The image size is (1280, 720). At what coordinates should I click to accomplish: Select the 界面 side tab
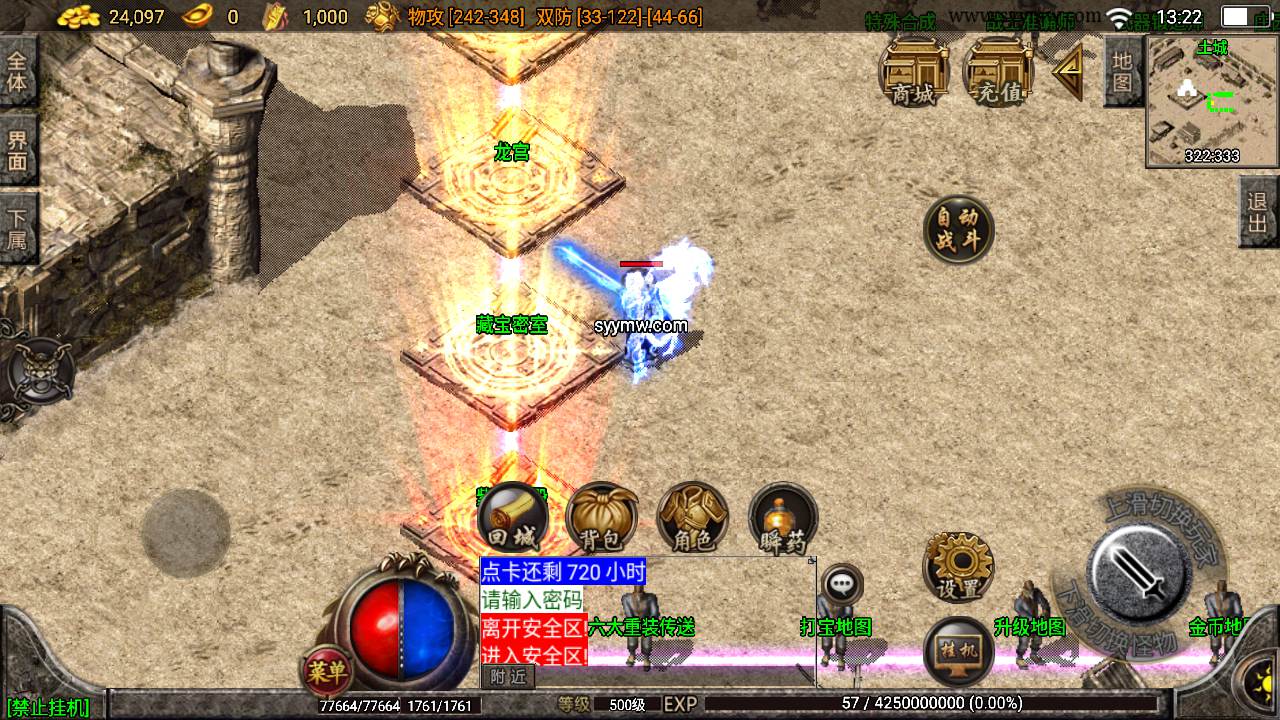pos(17,150)
